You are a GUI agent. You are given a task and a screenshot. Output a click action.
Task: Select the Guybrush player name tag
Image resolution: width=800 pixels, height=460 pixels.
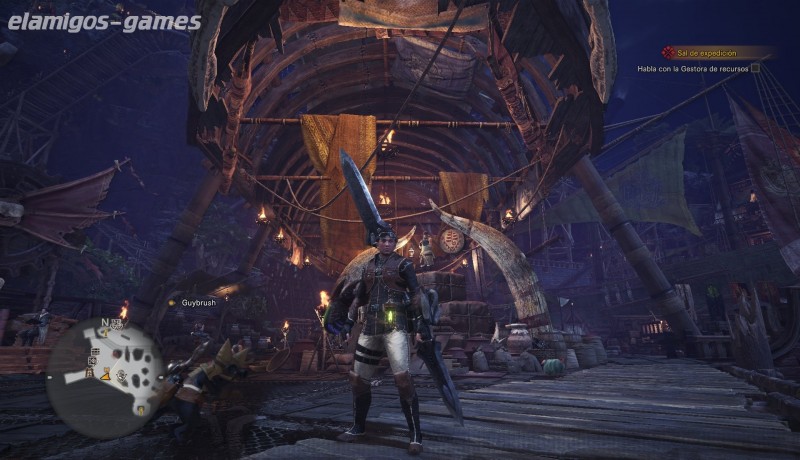coord(198,302)
